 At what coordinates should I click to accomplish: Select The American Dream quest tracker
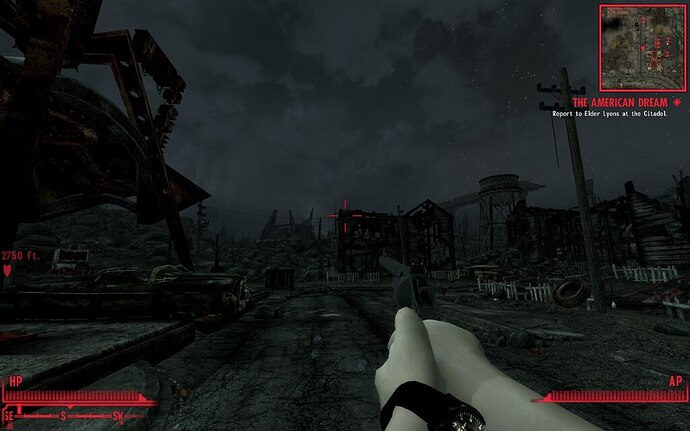coord(619,102)
